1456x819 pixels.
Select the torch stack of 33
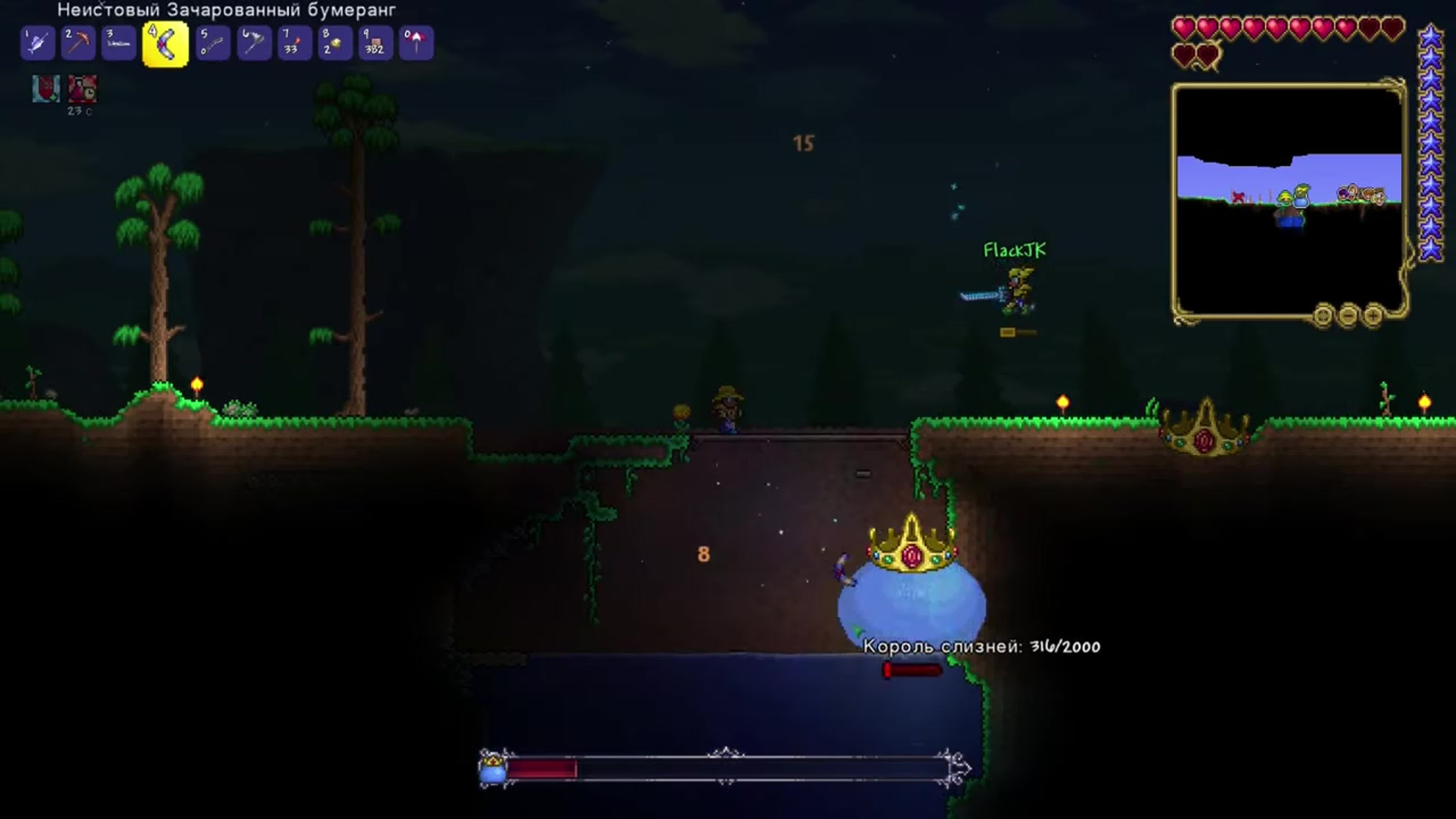point(294,43)
